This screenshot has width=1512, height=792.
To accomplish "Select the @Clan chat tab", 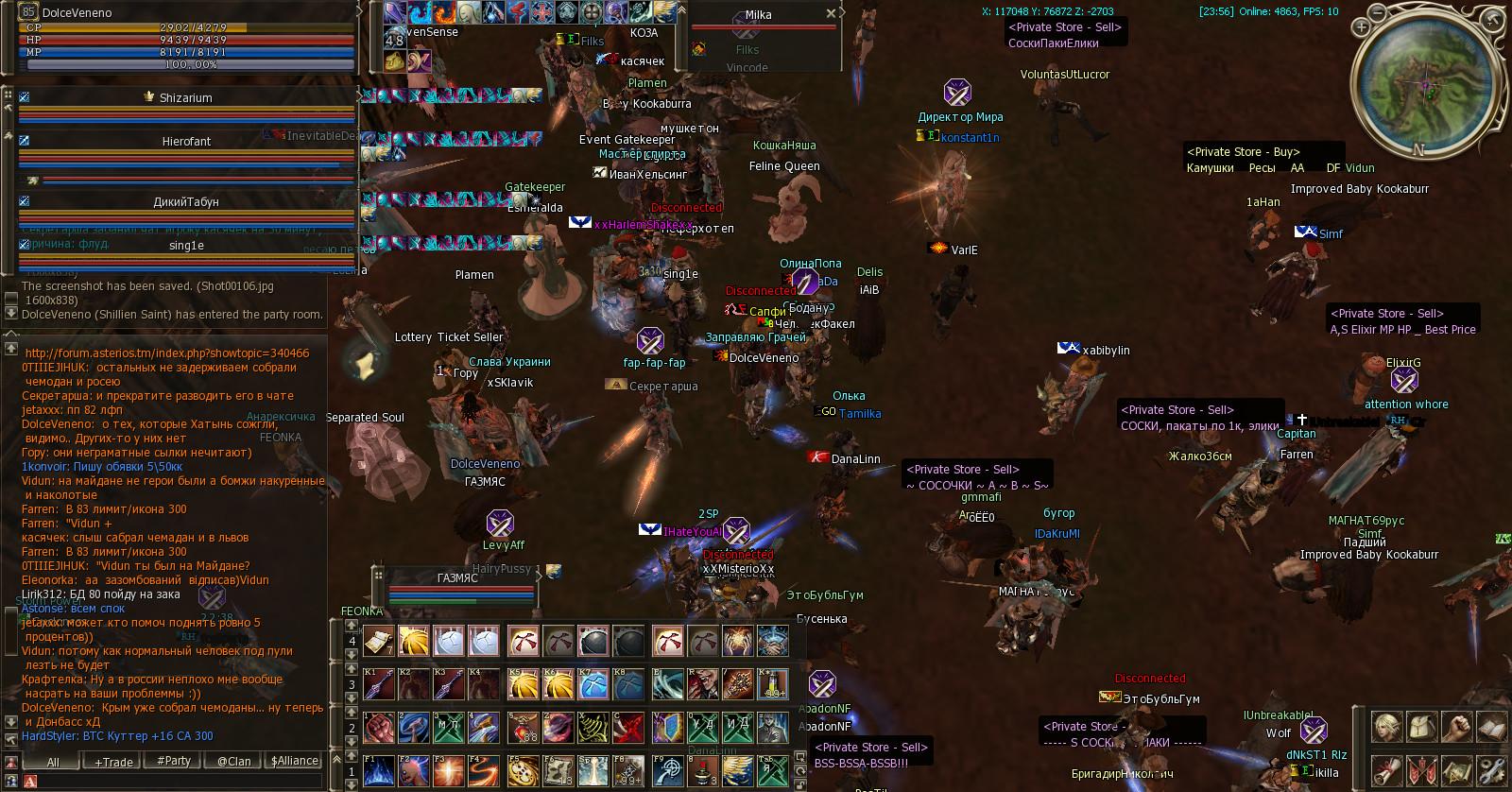I will tap(234, 761).
